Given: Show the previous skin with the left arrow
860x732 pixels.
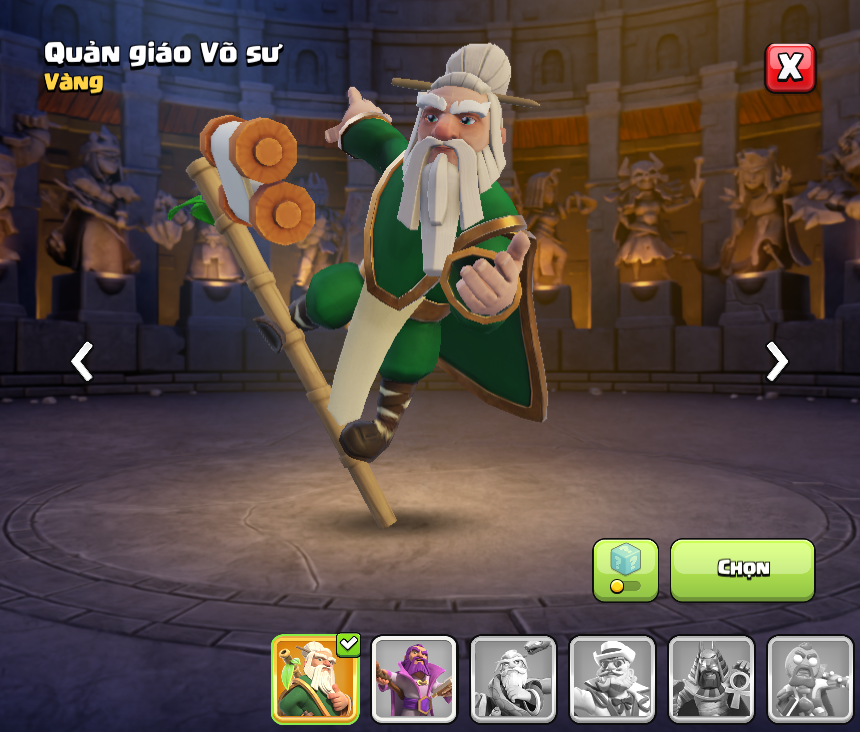Looking at the screenshot, I should click(x=82, y=361).
